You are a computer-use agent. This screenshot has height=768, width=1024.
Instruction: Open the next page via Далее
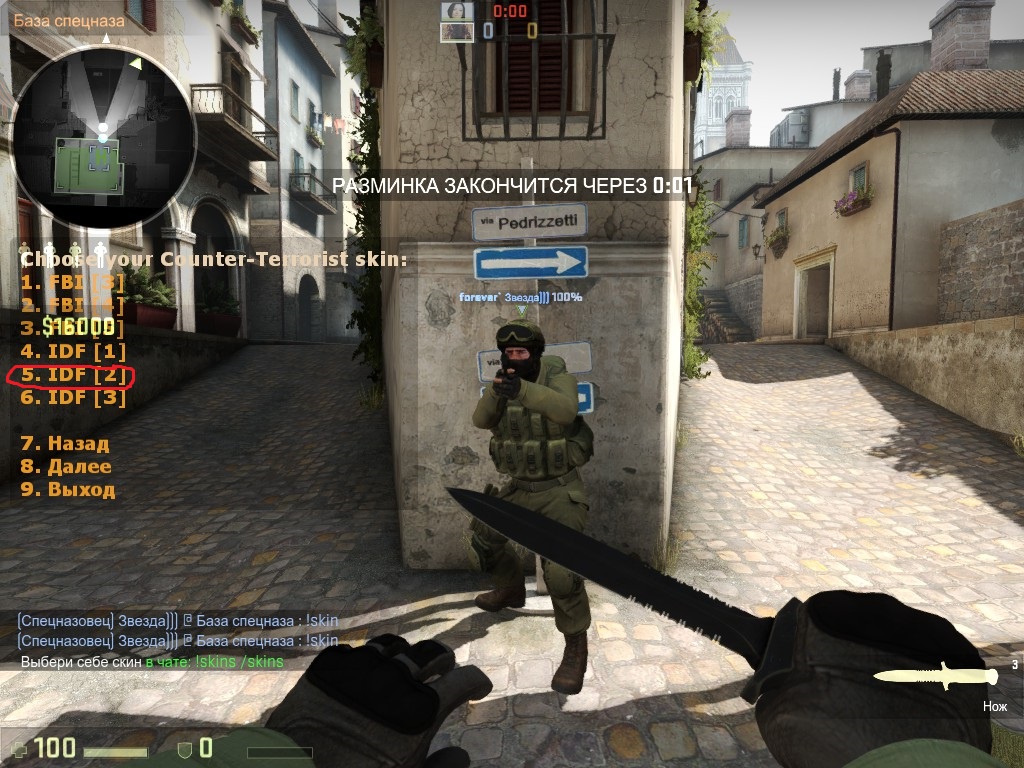pos(65,466)
